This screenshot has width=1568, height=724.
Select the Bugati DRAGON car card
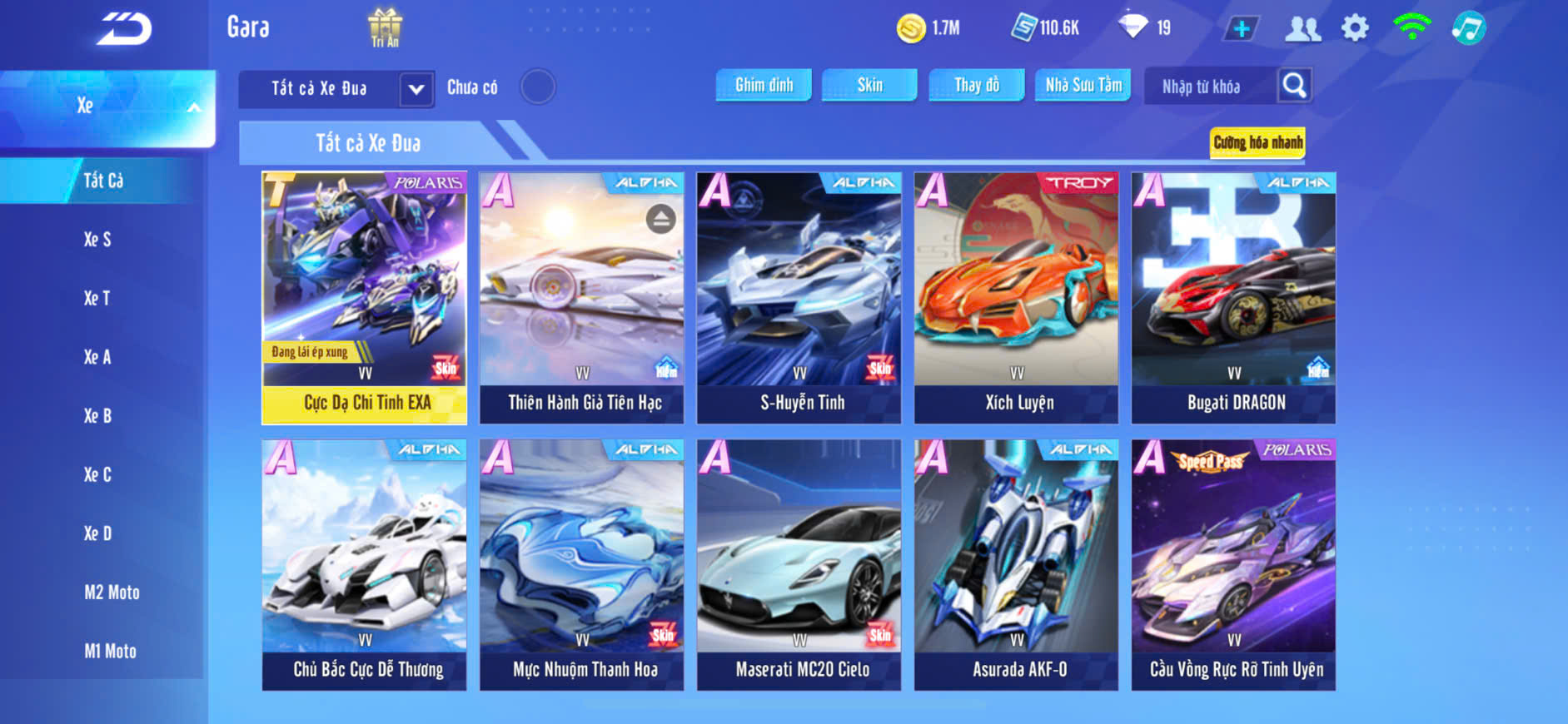point(1233,297)
